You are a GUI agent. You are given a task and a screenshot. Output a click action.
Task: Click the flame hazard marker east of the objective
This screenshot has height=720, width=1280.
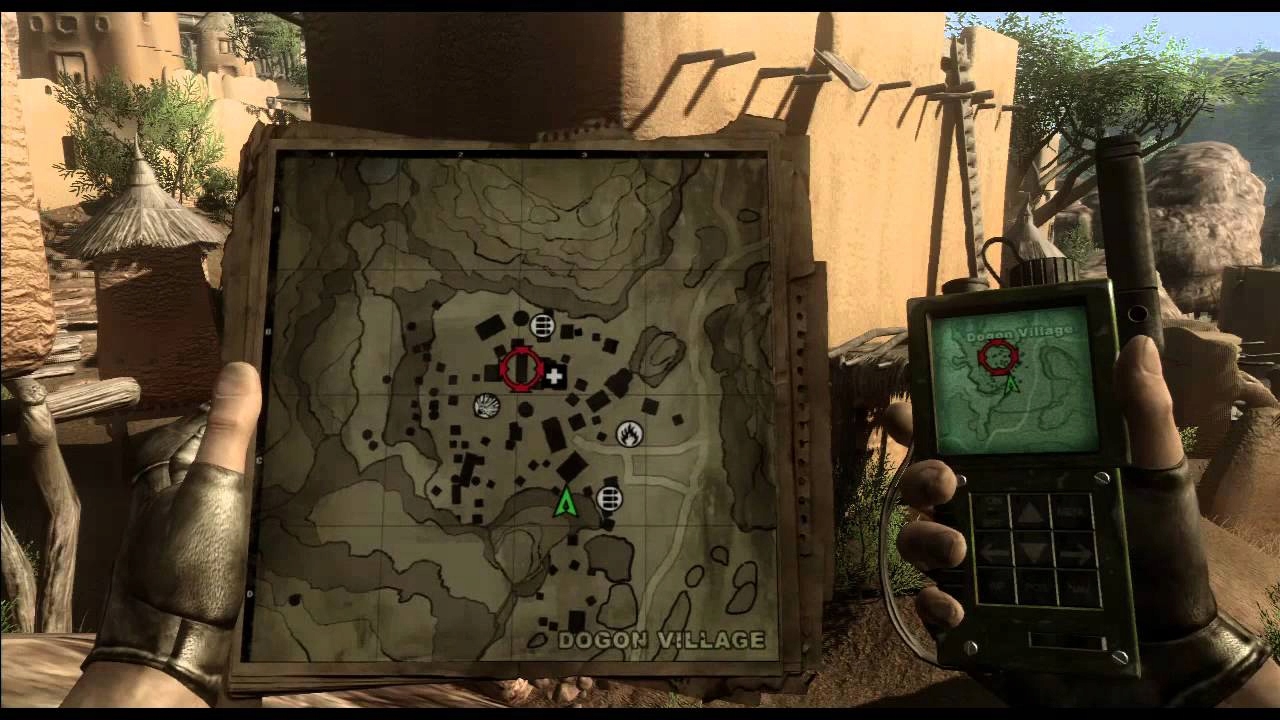(630, 434)
